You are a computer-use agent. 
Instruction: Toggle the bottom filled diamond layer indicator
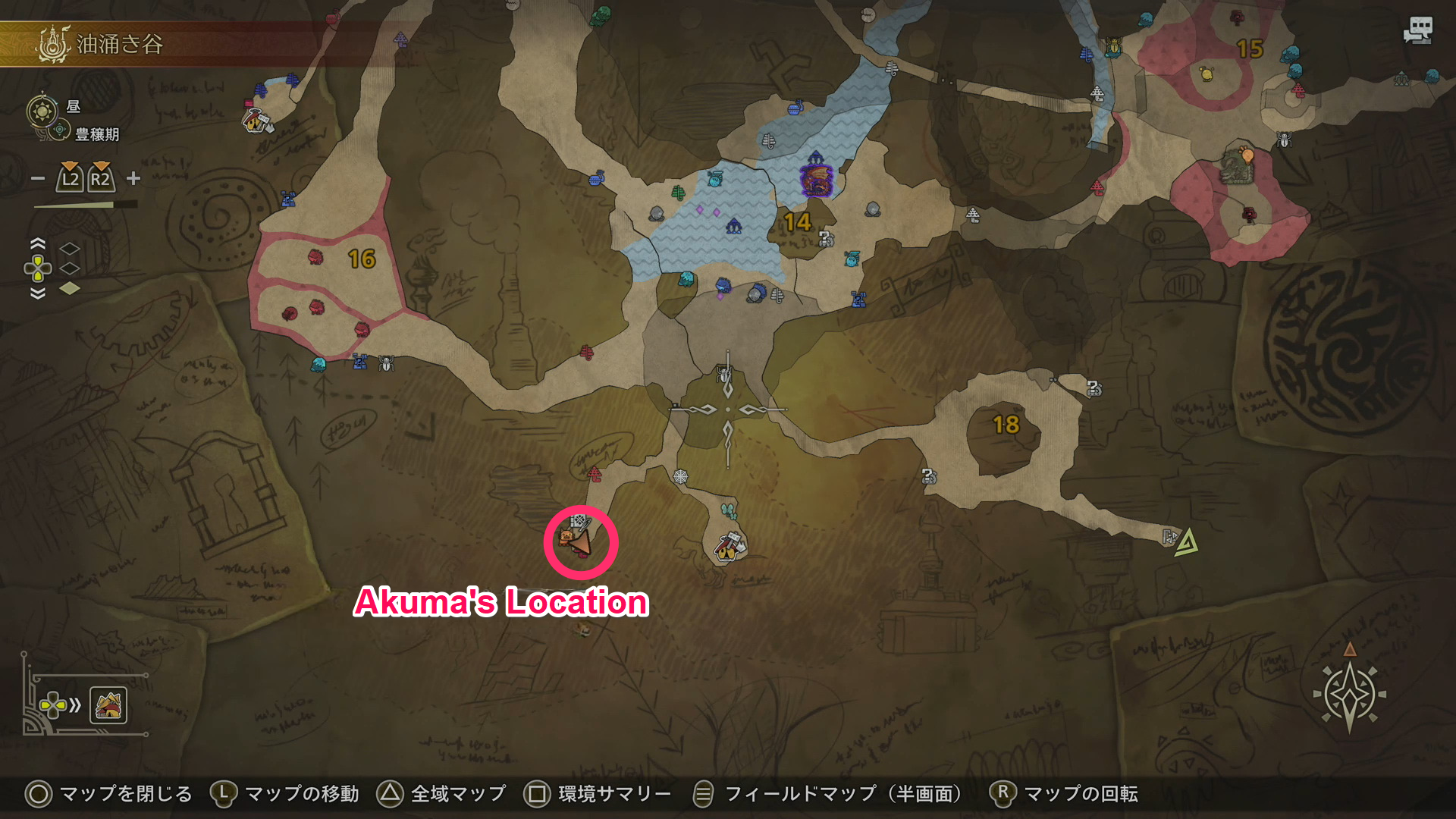click(x=70, y=289)
